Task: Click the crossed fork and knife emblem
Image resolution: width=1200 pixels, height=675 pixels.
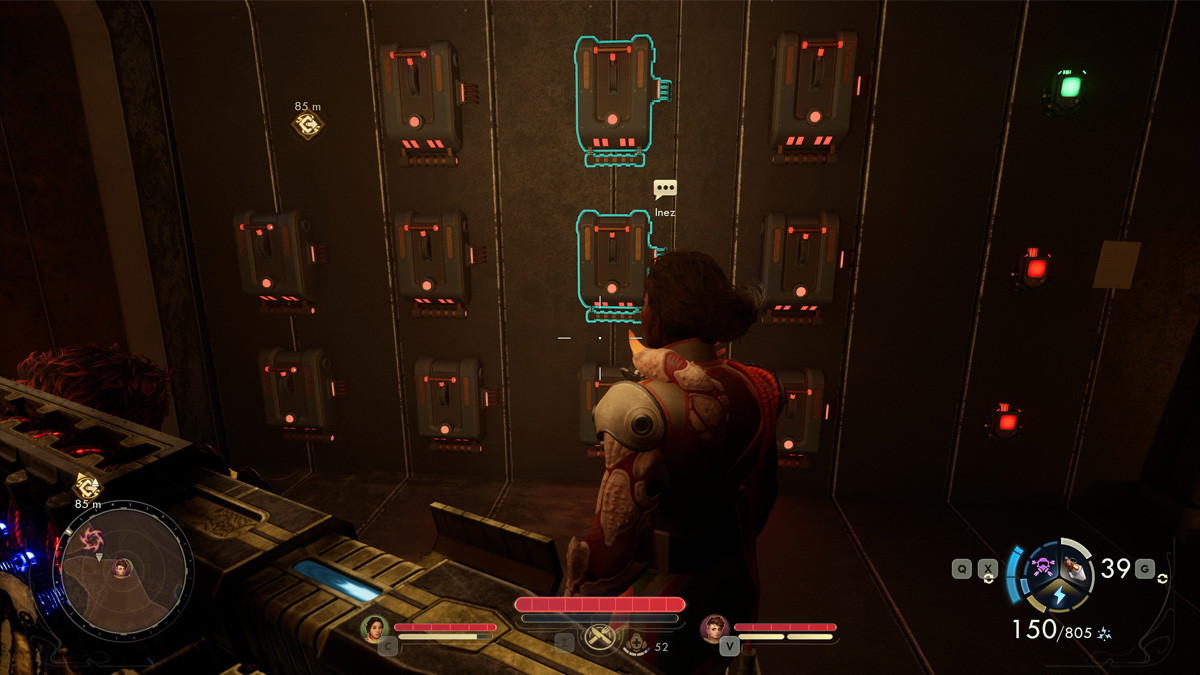Action: click(599, 637)
